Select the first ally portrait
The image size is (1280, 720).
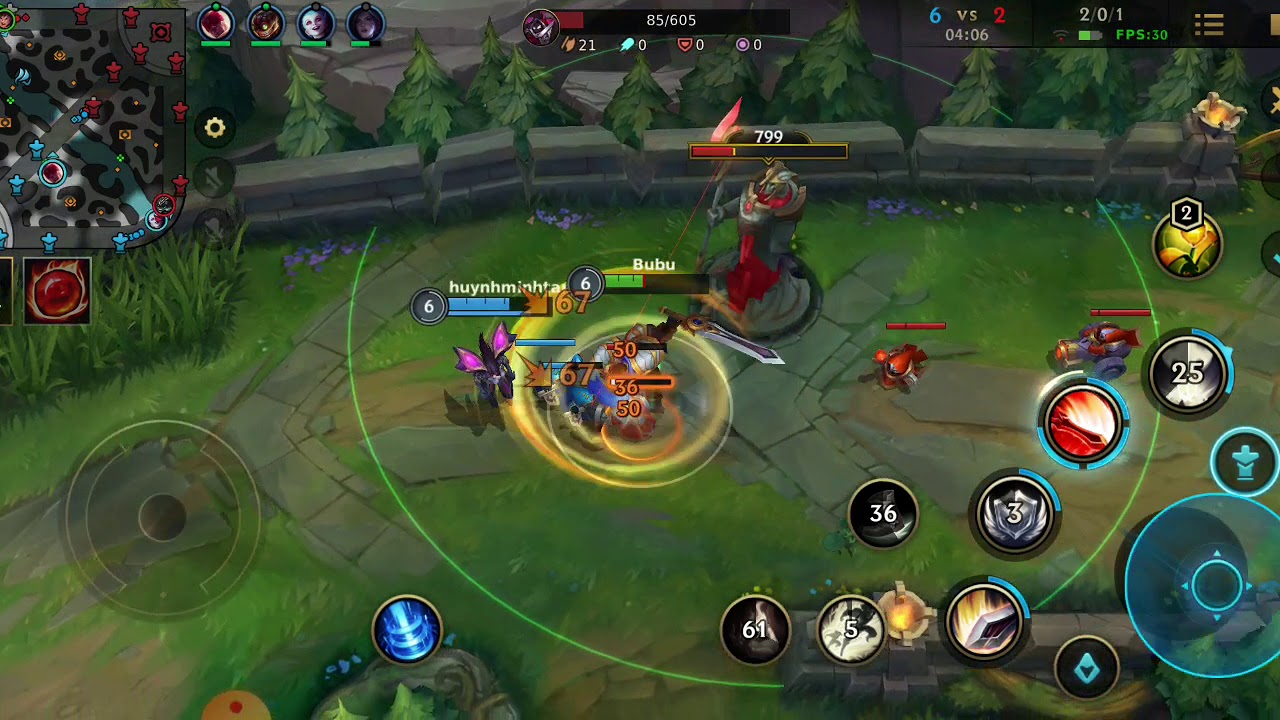216,23
